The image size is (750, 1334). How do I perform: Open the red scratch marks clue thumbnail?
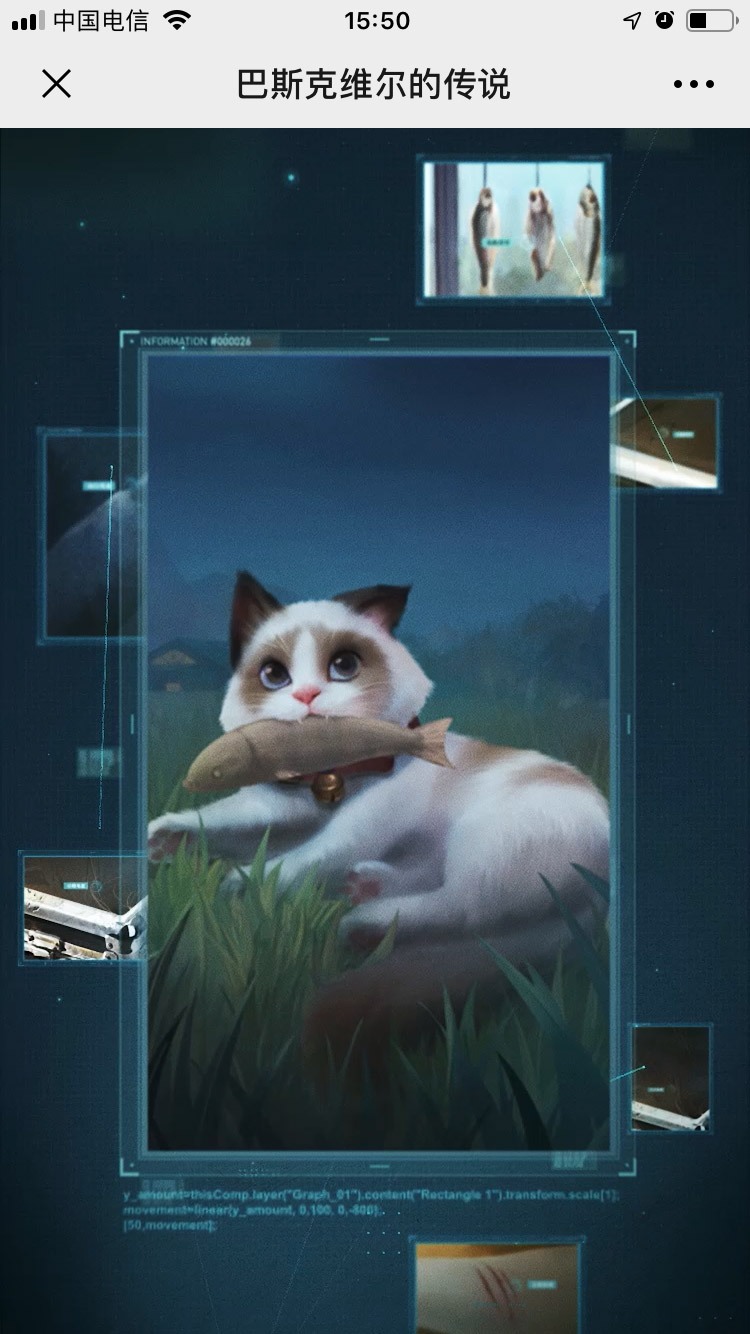[x=497, y=1286]
